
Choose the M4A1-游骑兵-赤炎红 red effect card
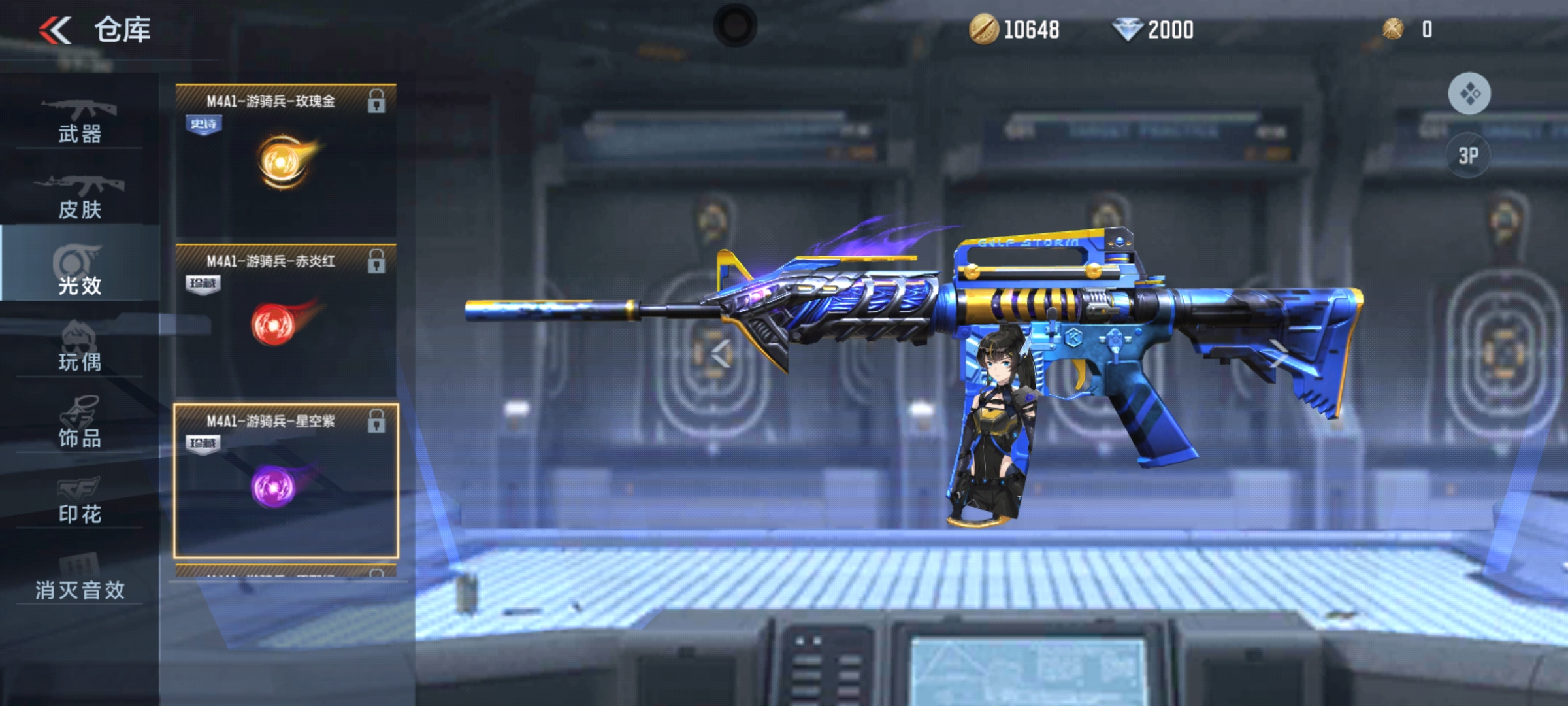(286, 320)
